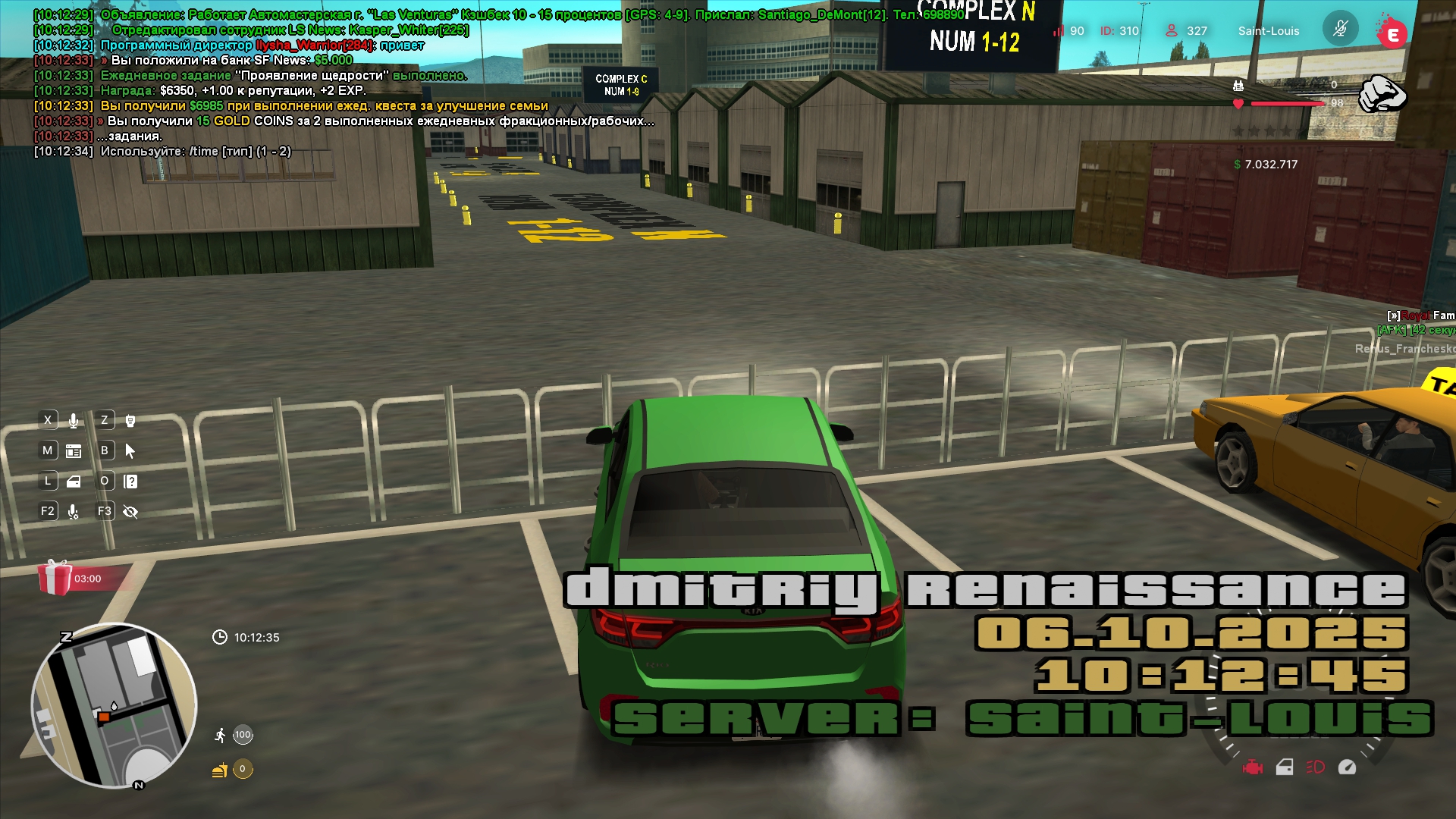
Task: Click the speedometer gauge icon
Action: click(1347, 767)
